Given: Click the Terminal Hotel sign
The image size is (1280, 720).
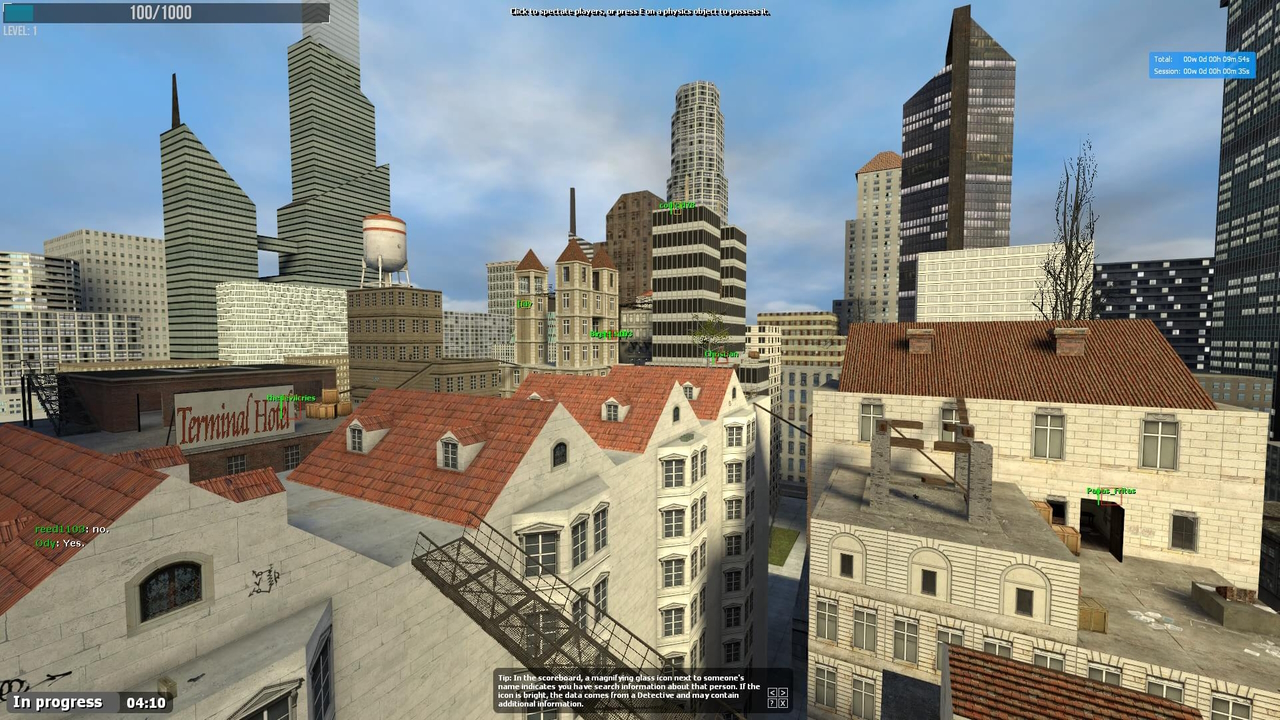Looking at the screenshot, I should (234, 416).
